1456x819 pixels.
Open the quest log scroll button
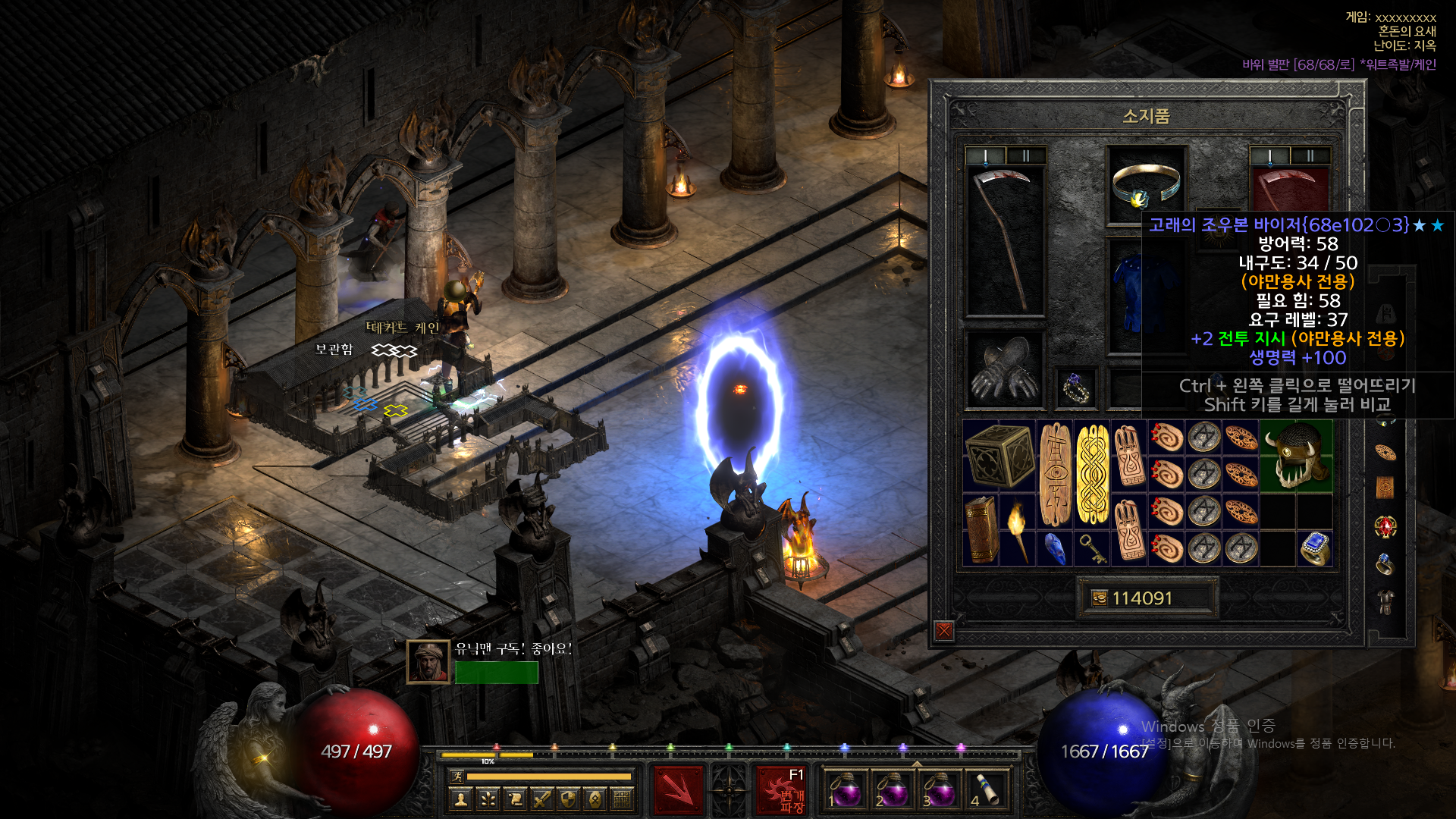[515, 799]
